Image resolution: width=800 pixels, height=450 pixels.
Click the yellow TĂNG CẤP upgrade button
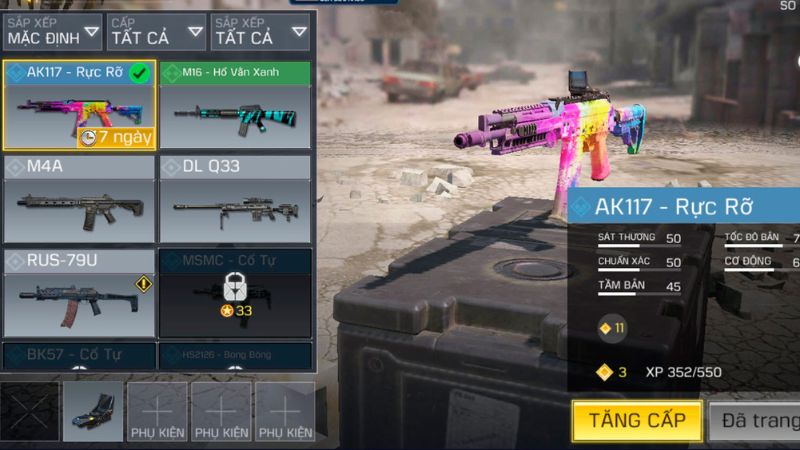[x=636, y=420]
